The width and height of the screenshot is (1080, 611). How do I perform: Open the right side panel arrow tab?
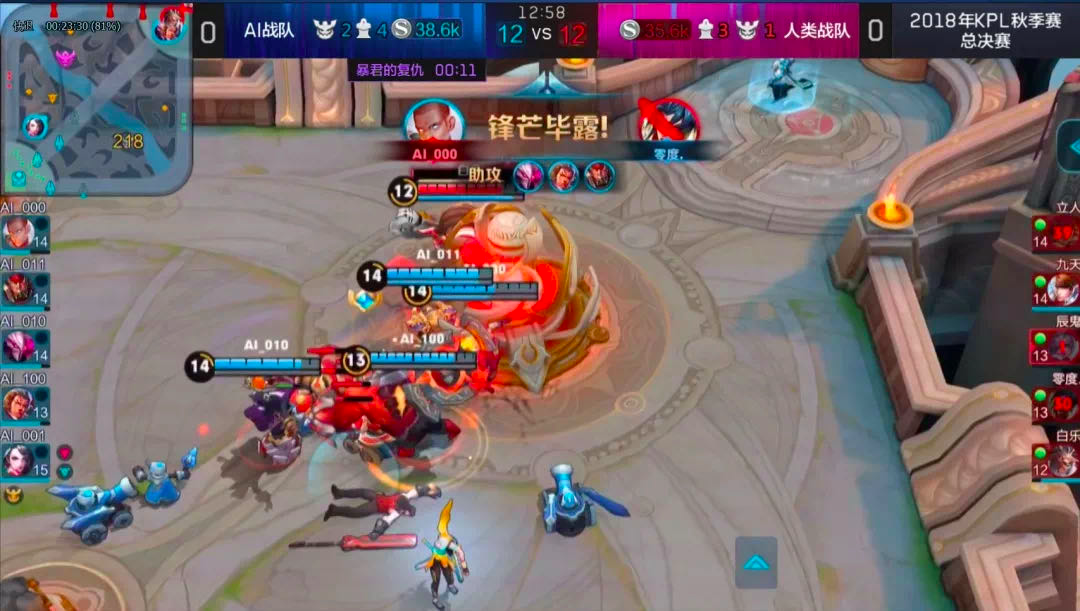click(x=1068, y=147)
